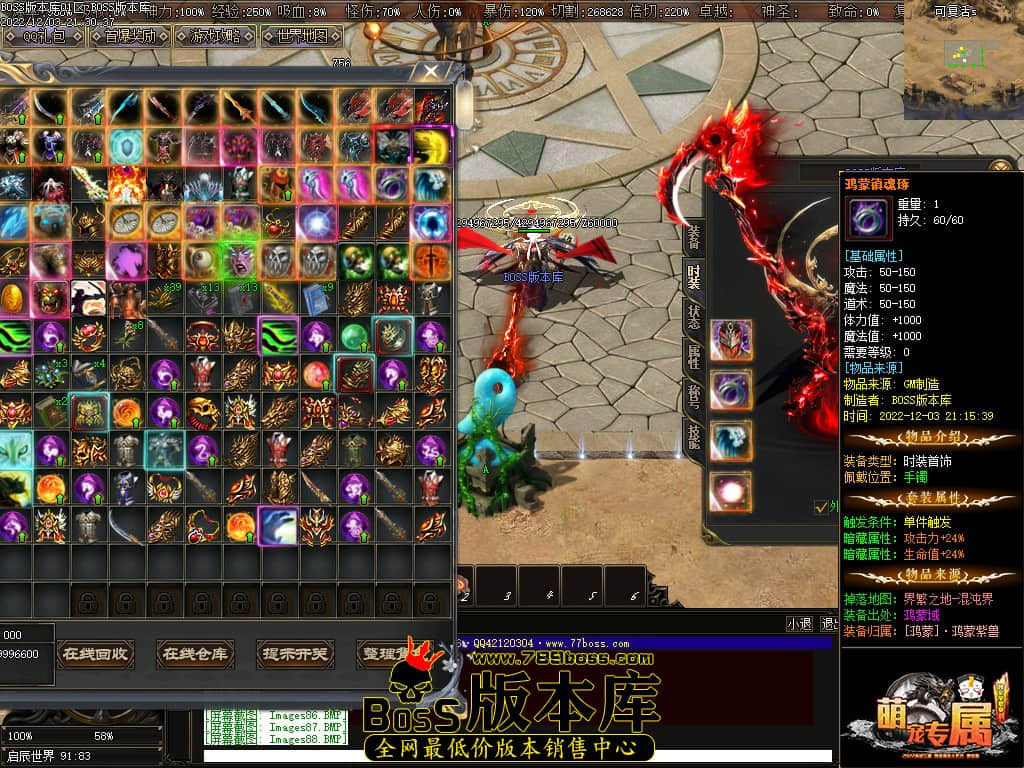Close the inventory bag window
Image resolution: width=1024 pixels, height=768 pixels.
(431, 71)
